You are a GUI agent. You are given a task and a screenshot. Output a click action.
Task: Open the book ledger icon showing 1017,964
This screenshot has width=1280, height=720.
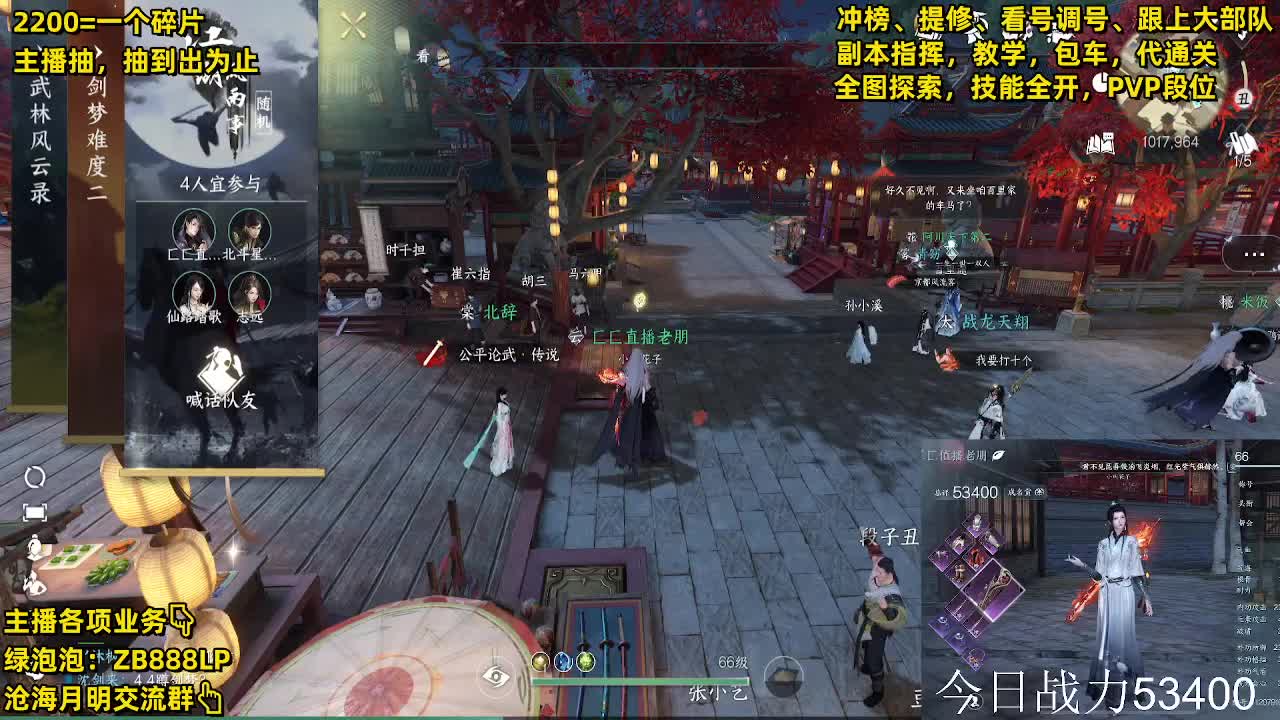(1102, 142)
